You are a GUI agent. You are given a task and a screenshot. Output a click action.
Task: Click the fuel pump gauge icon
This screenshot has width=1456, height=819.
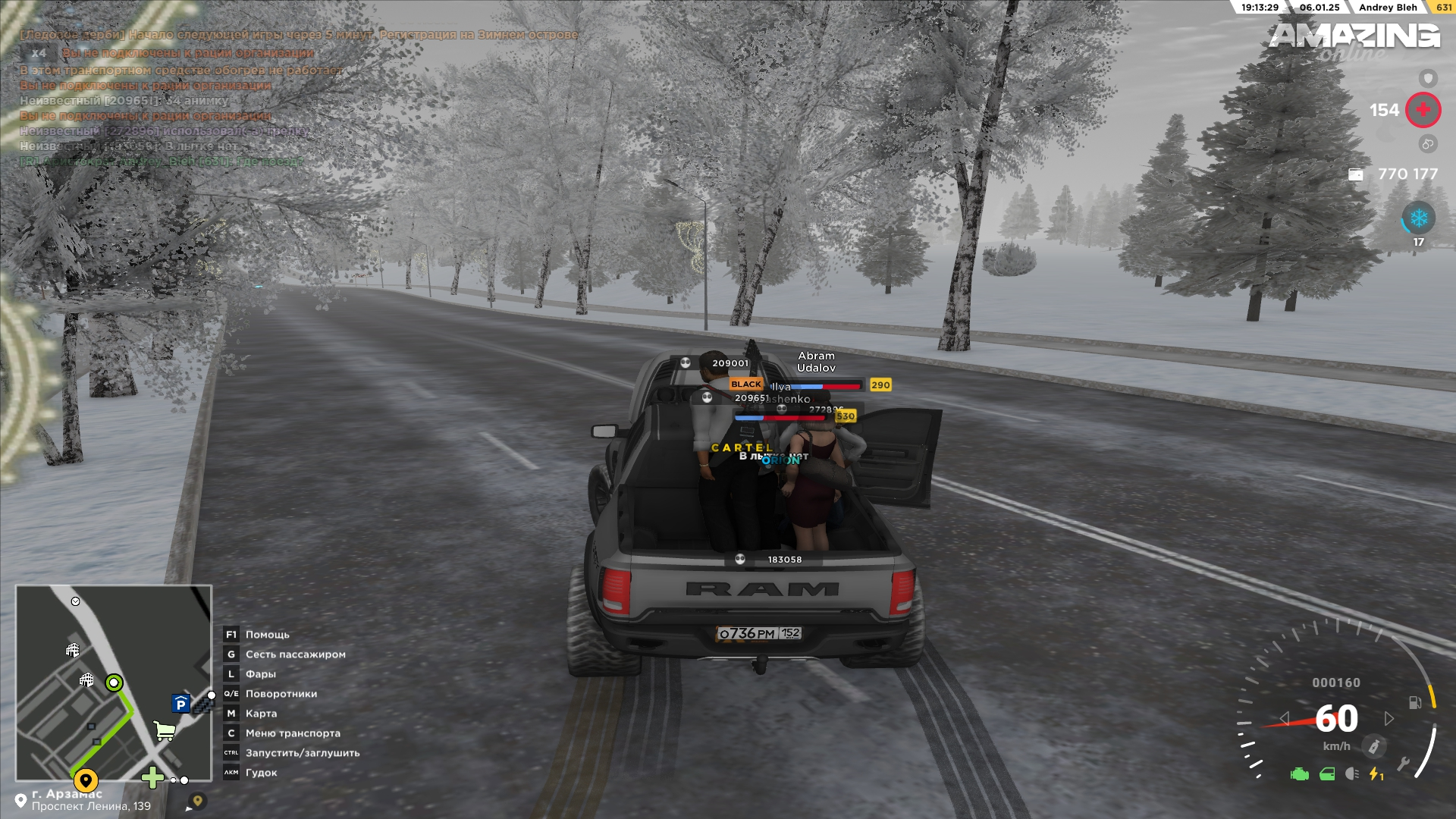[1415, 702]
